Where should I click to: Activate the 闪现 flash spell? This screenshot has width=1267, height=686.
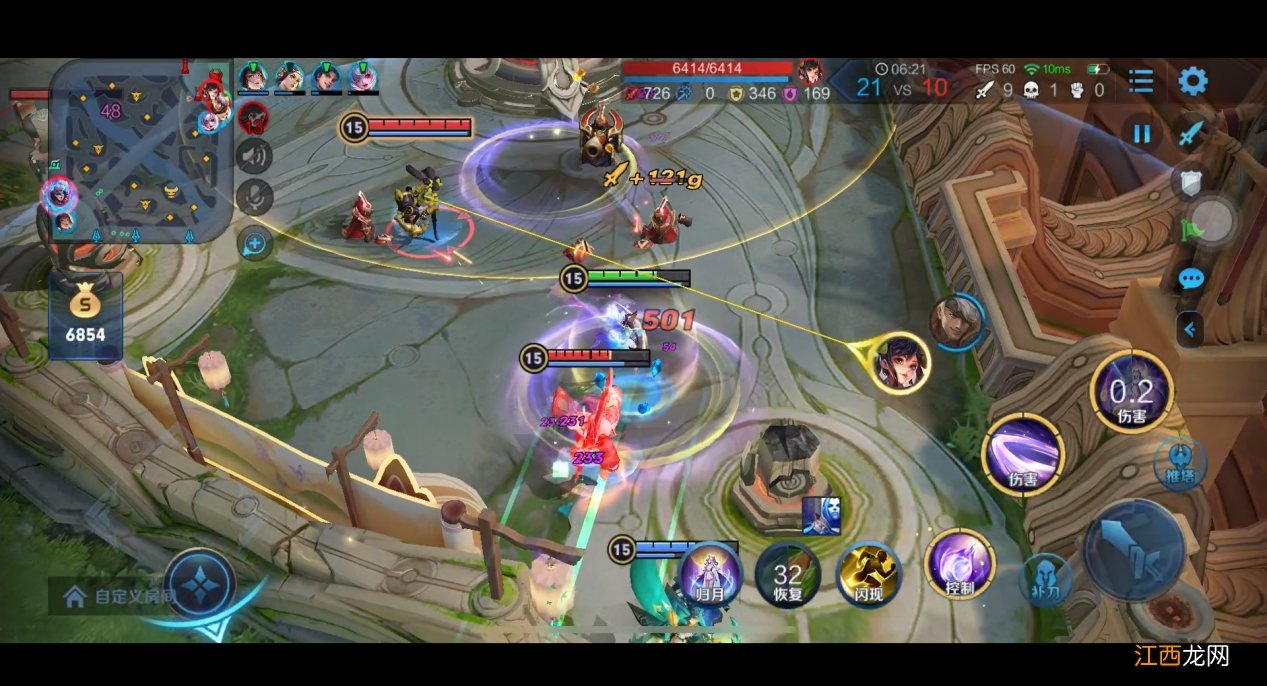[867, 574]
